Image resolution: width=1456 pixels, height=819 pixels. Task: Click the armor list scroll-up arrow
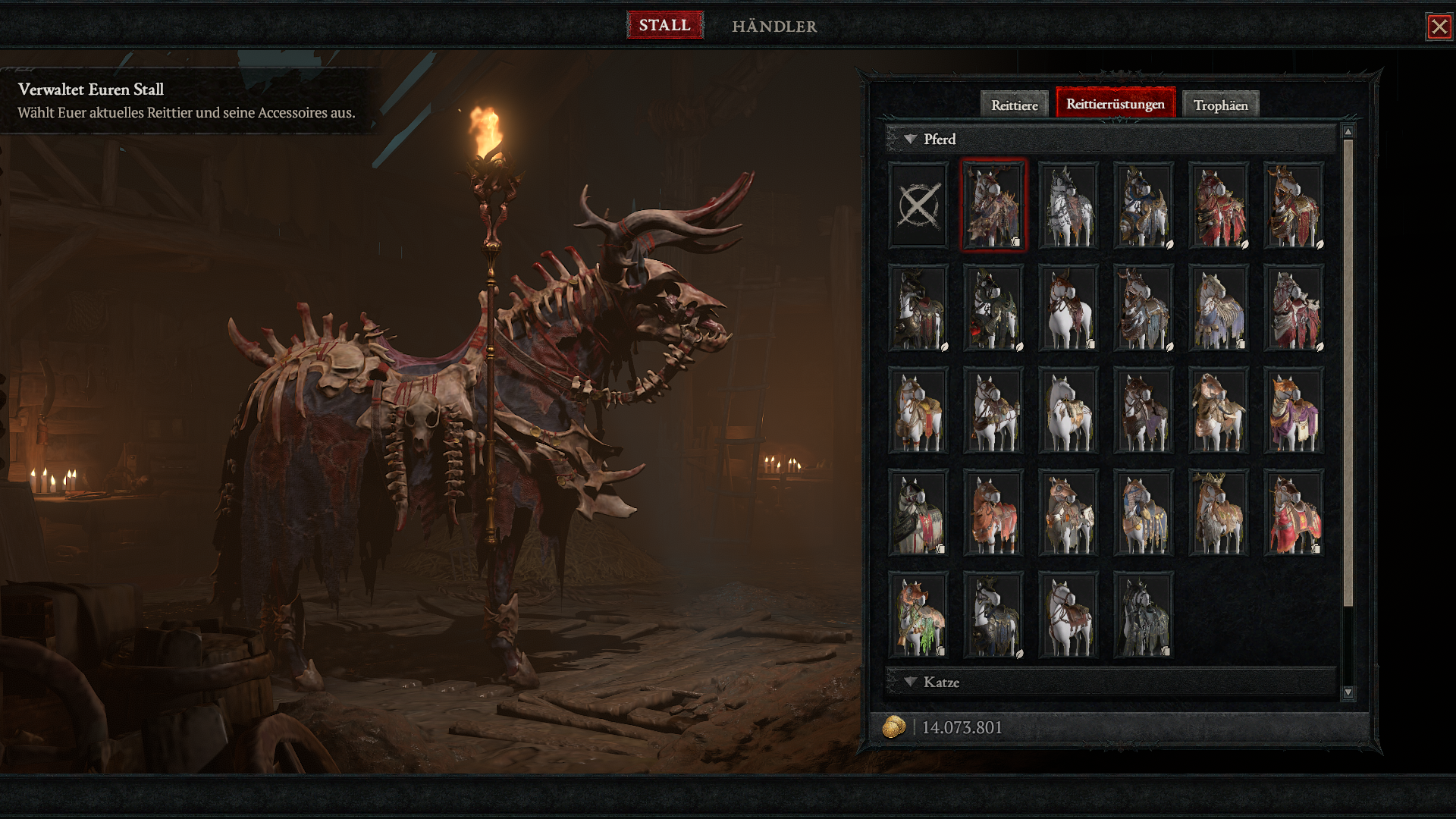click(x=1348, y=132)
